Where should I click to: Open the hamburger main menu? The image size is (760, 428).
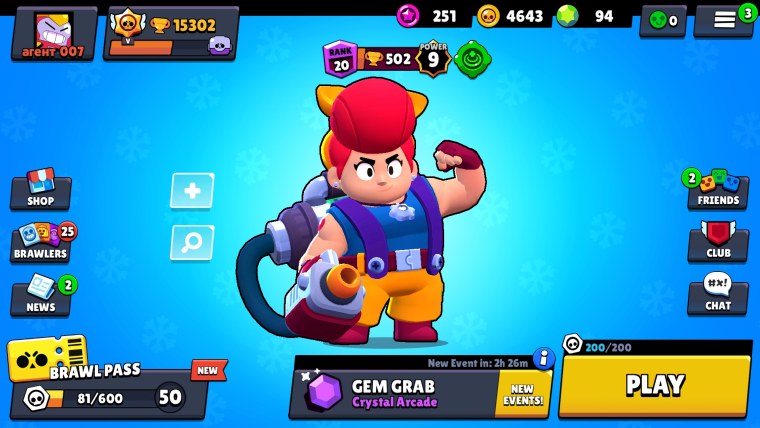click(x=724, y=20)
